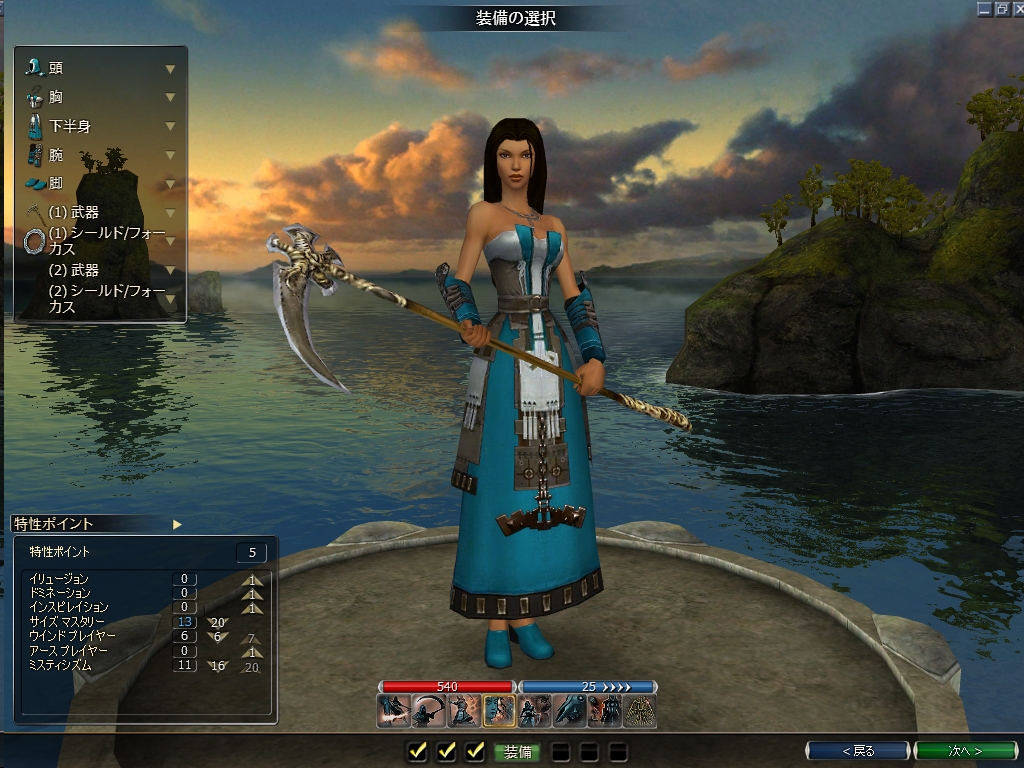
Task: Go back with the < 戻る button
Action: [x=858, y=750]
